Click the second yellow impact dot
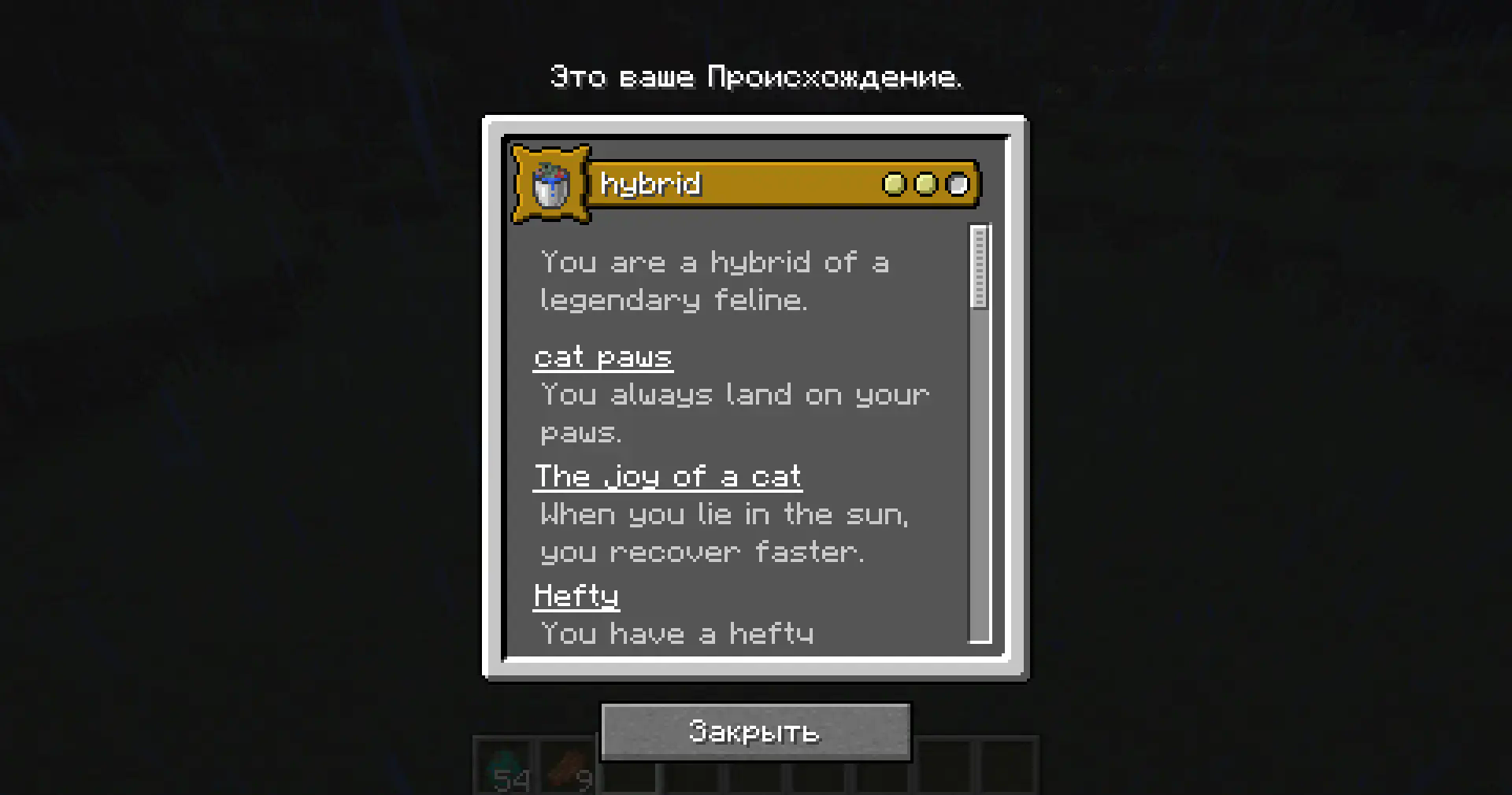Viewport: 1512px width, 795px height. click(x=926, y=183)
